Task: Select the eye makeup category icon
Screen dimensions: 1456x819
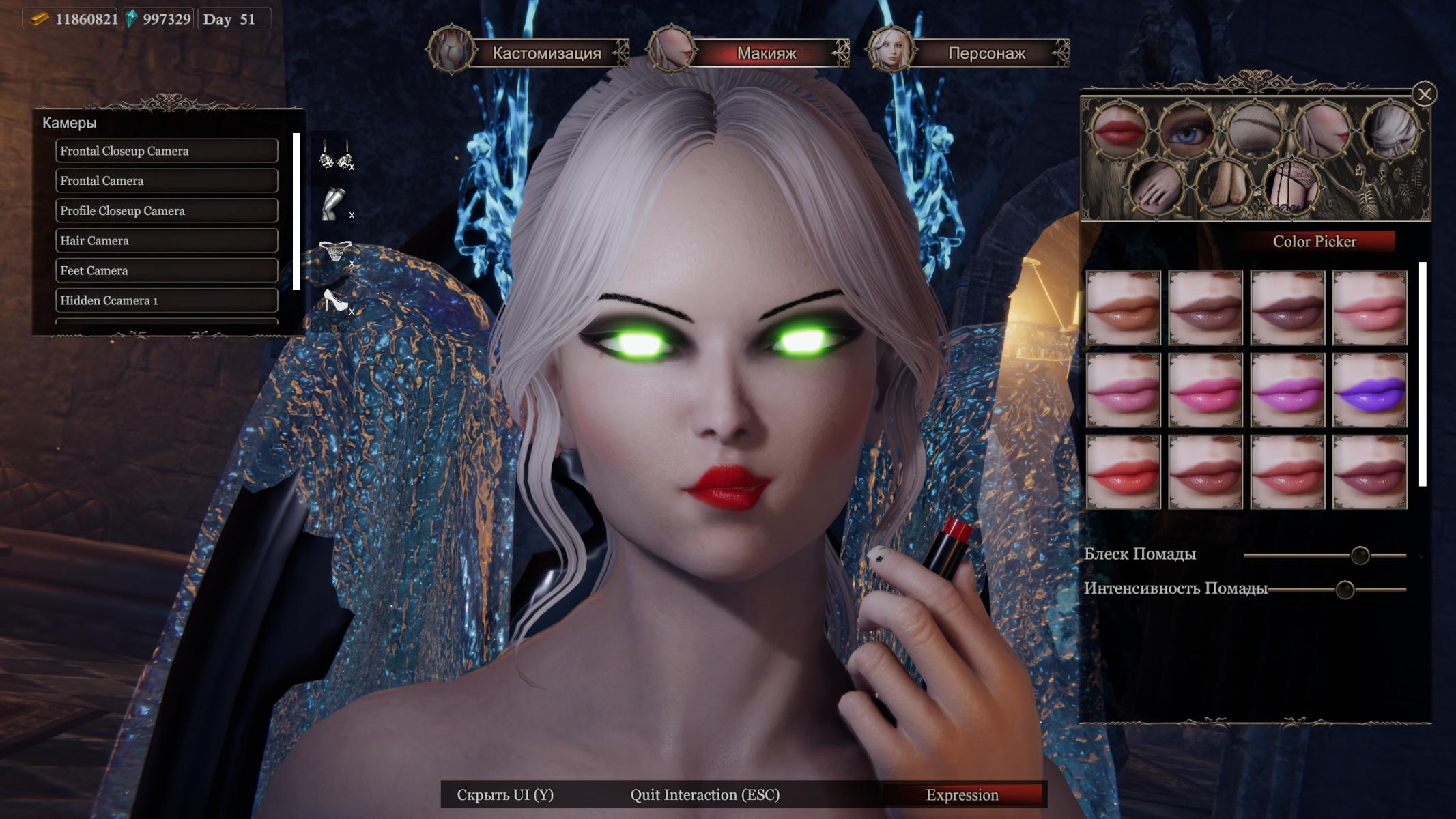Action: point(1187,129)
